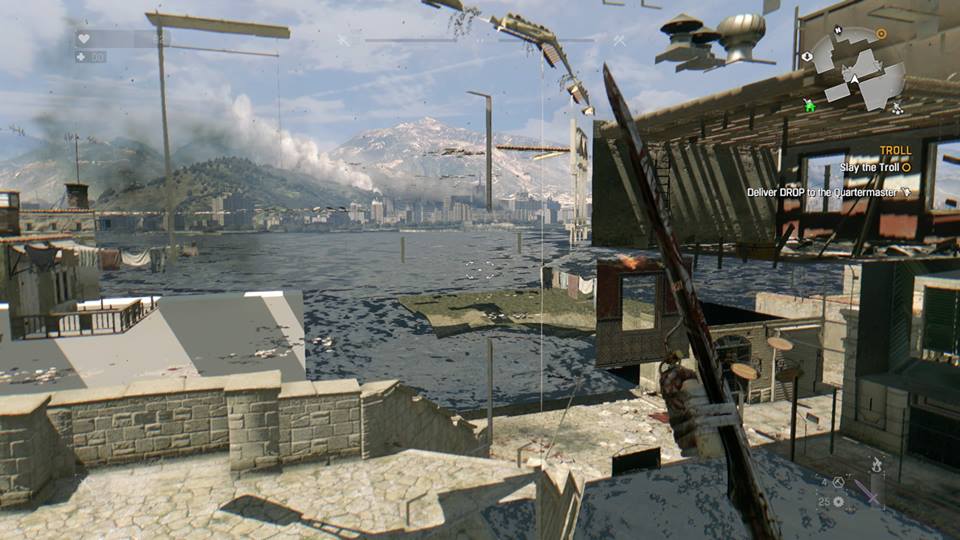The height and width of the screenshot is (540, 960).
Task: Select the hexagonal throwable item icon
Action: [838, 482]
